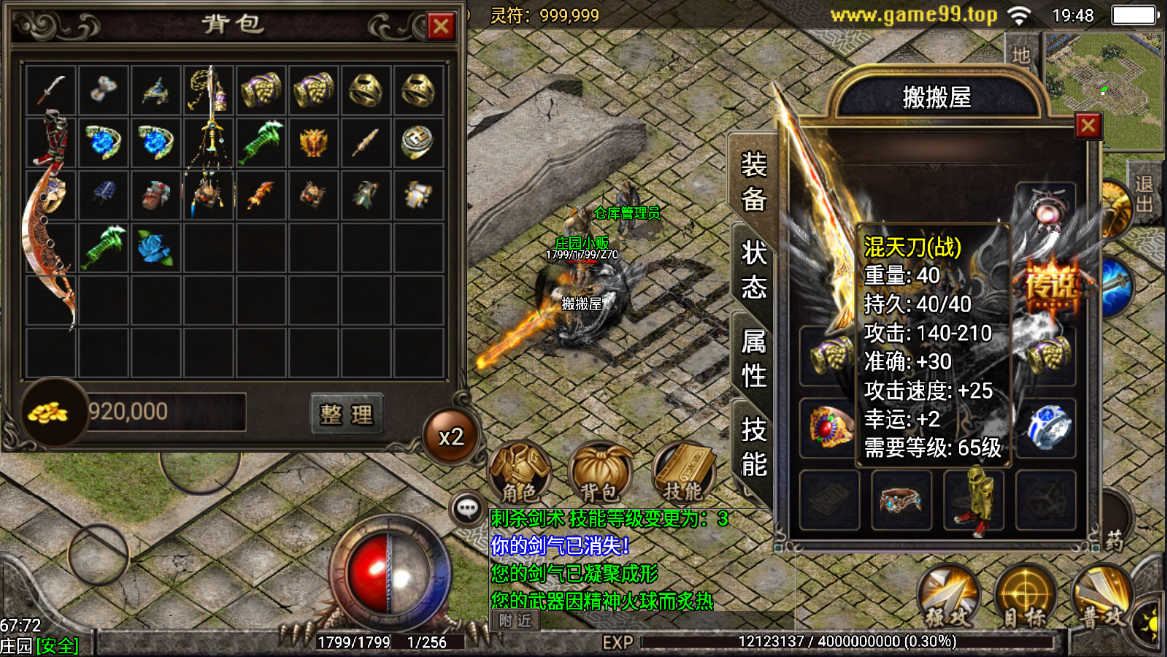Close the 背包 backpack window
Image resolution: width=1167 pixels, height=657 pixels.
click(x=441, y=26)
